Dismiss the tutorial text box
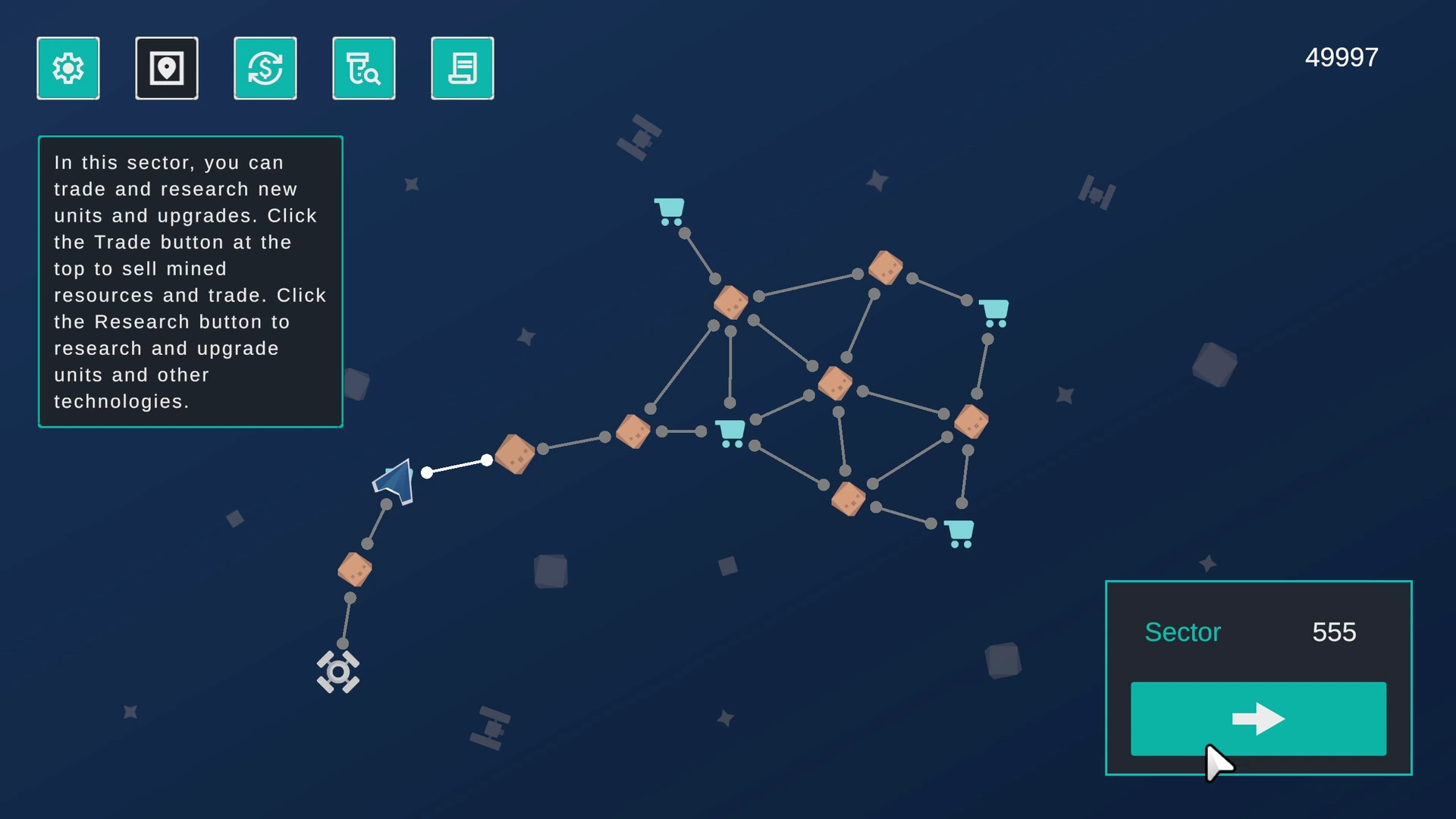1456x819 pixels. (190, 281)
